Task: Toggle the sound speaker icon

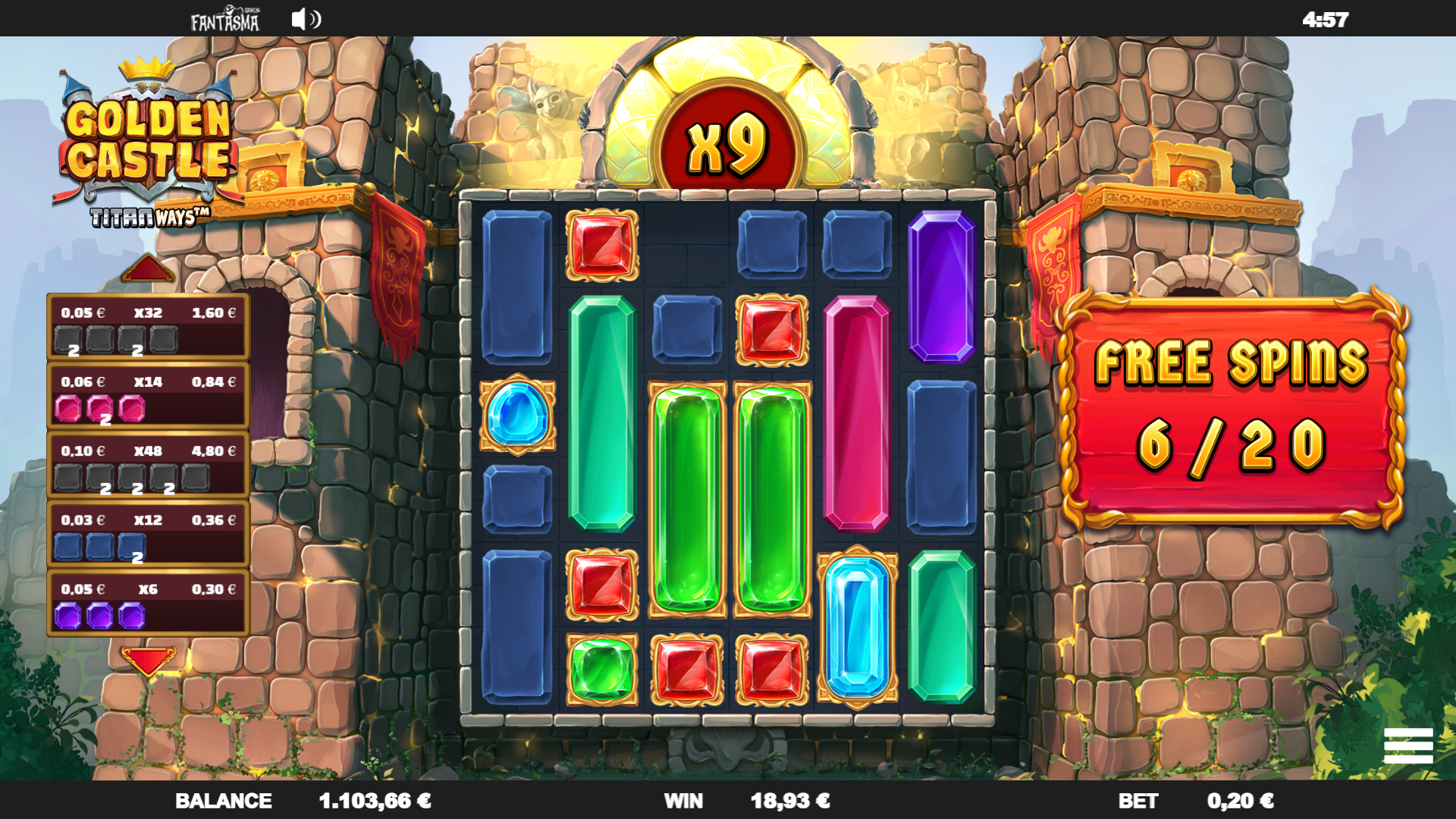Action: coord(306,19)
